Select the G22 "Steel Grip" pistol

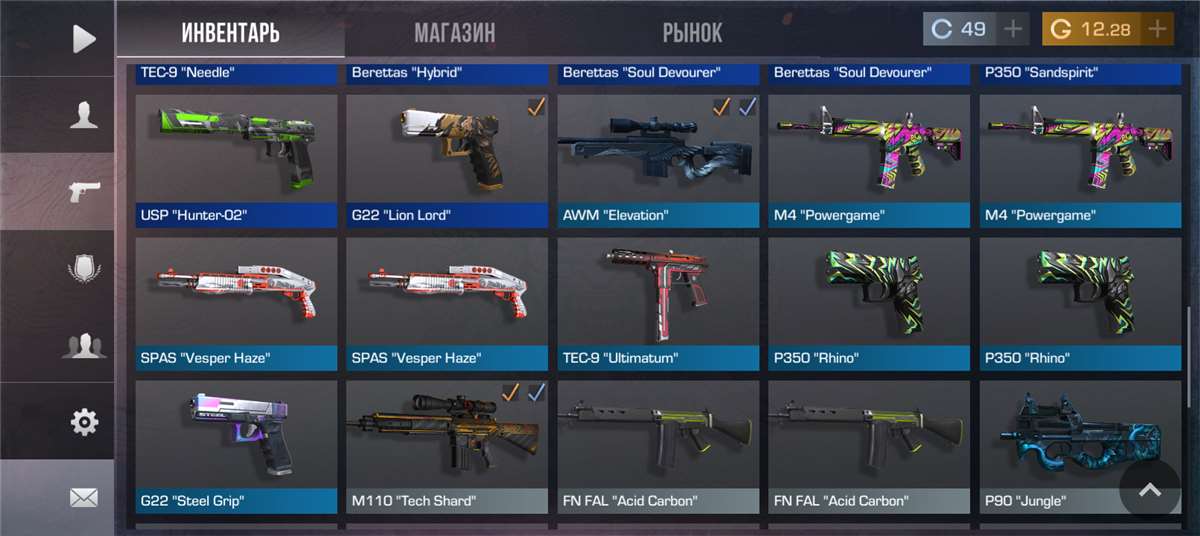click(x=237, y=446)
